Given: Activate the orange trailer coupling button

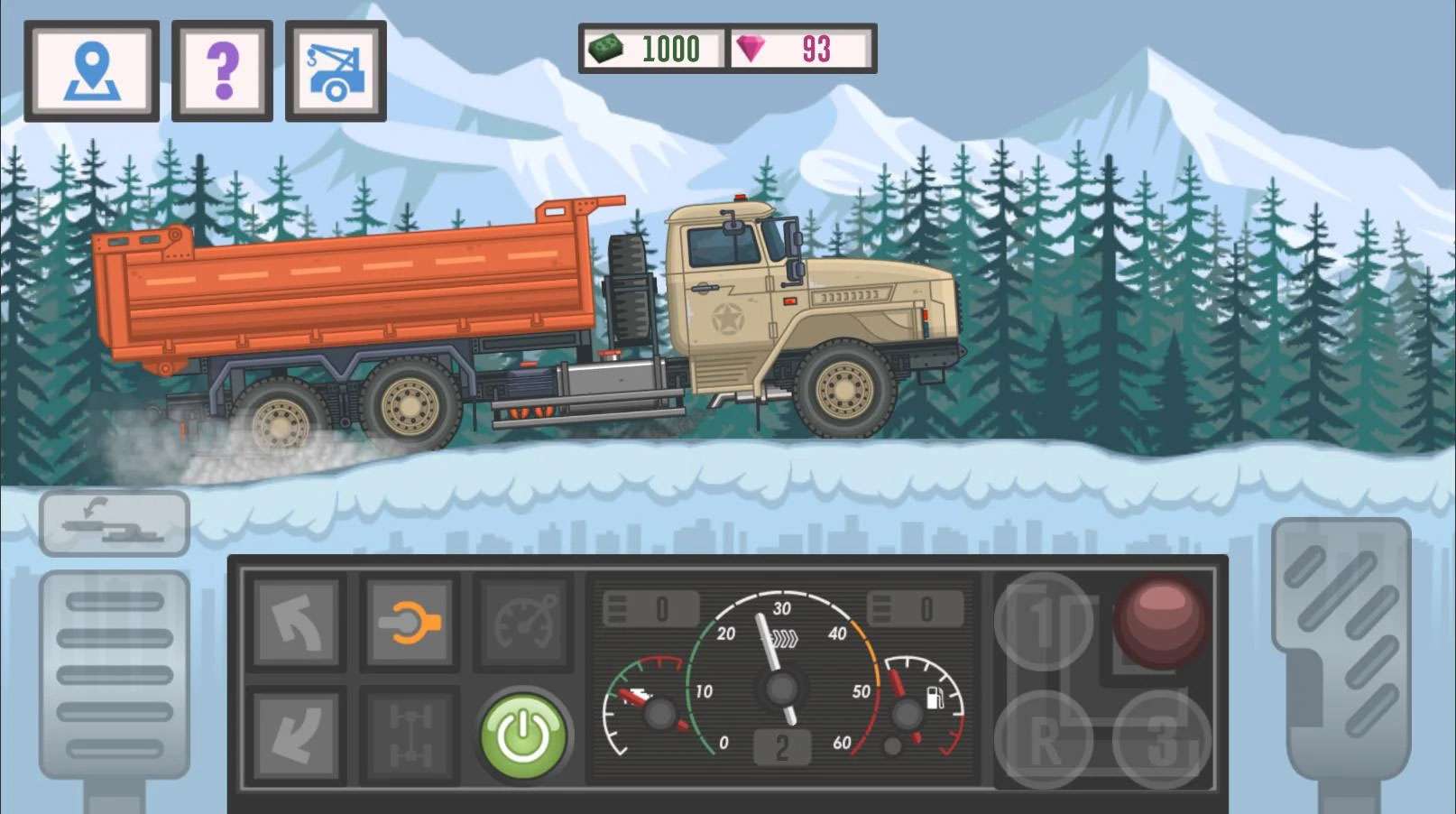Looking at the screenshot, I should [x=410, y=623].
